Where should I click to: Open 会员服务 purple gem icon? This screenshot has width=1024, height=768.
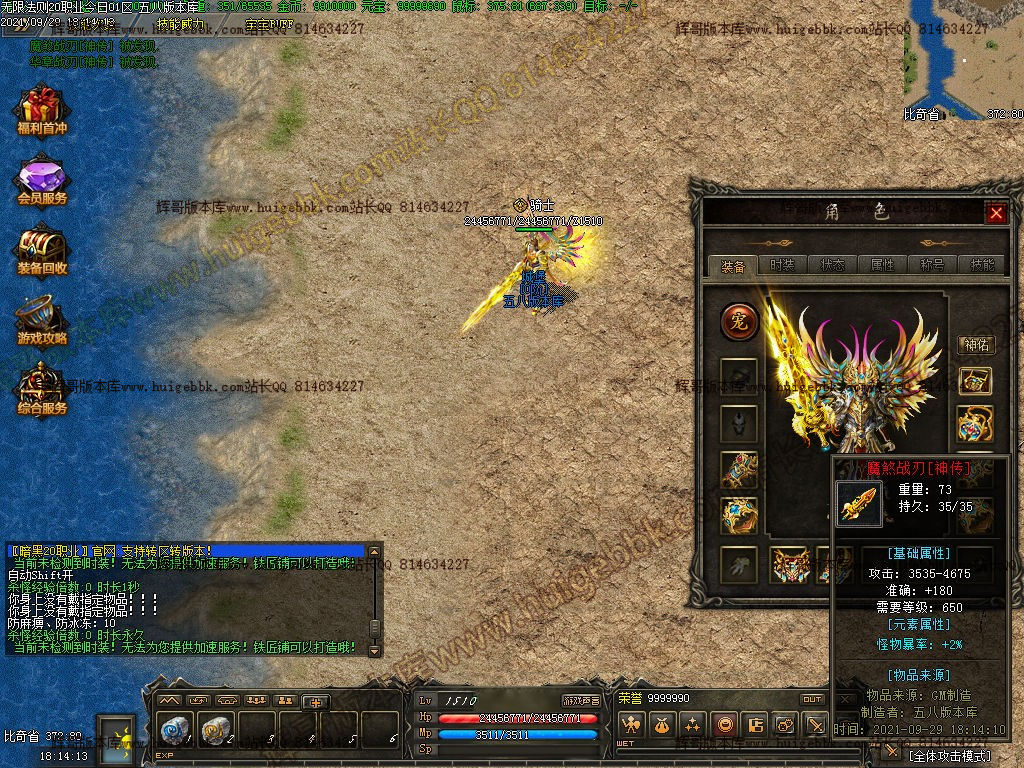coord(41,180)
